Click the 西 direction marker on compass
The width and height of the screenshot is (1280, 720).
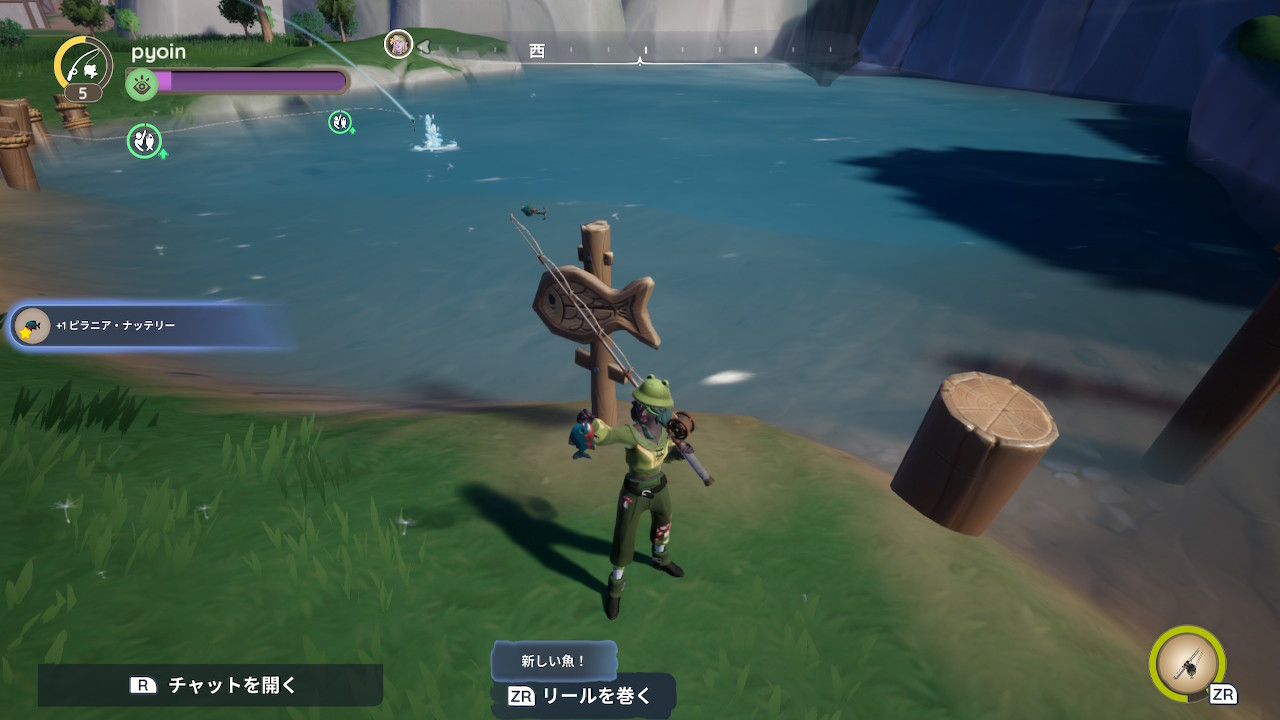click(x=537, y=50)
